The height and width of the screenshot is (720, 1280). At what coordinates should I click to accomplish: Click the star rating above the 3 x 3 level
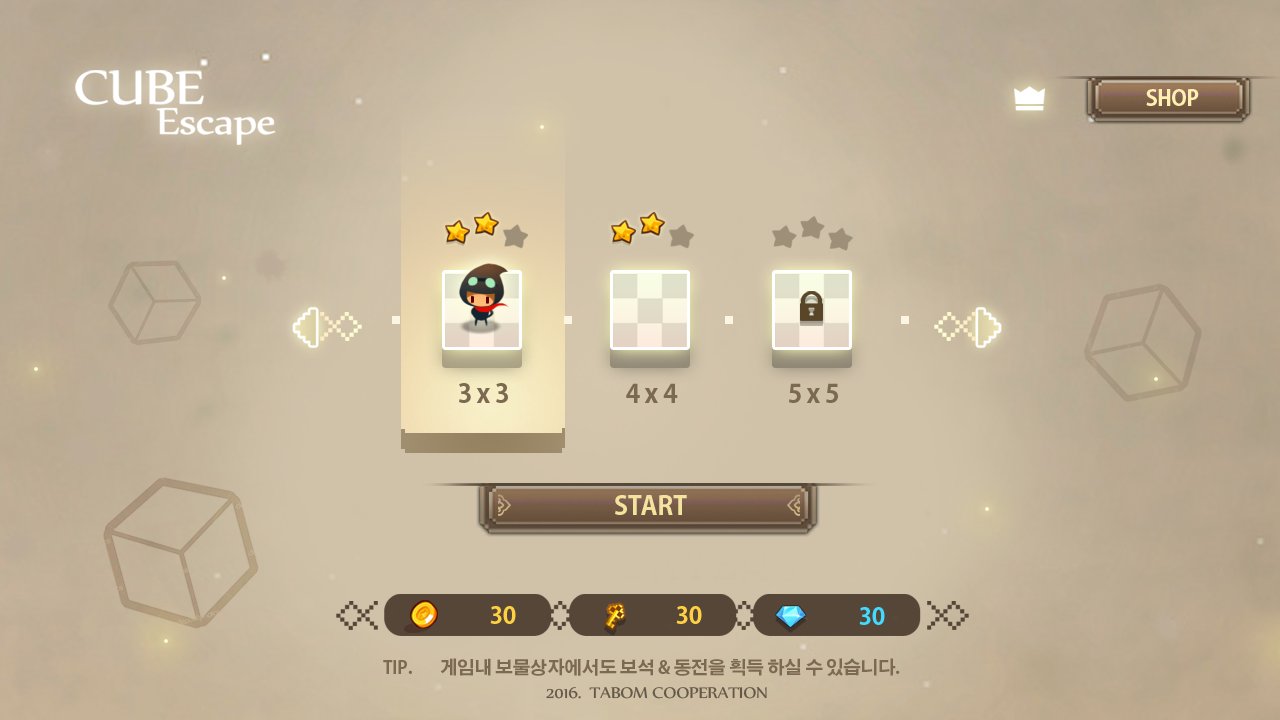(x=481, y=229)
